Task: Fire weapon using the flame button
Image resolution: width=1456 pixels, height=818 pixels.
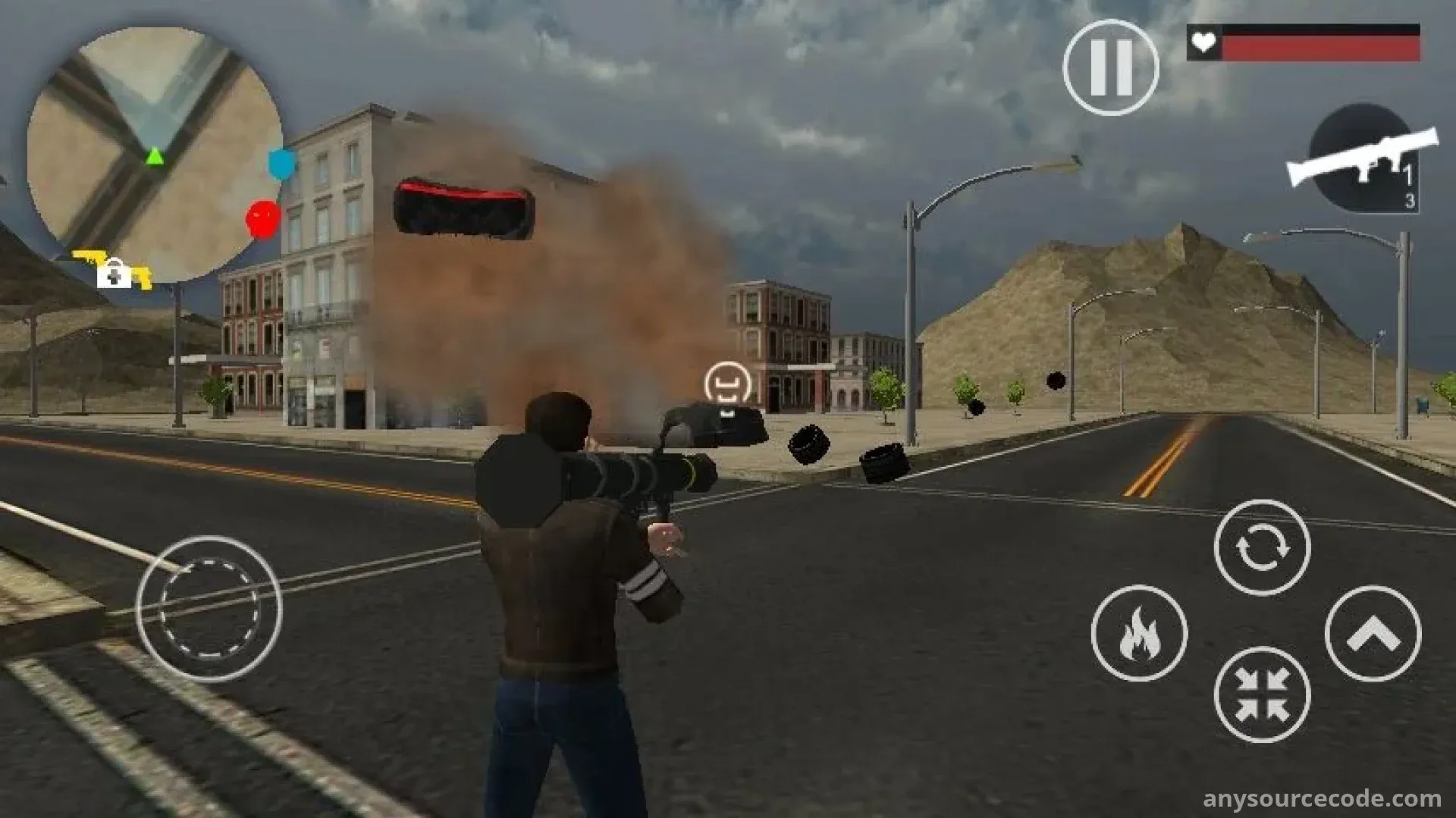Action: (x=1139, y=632)
